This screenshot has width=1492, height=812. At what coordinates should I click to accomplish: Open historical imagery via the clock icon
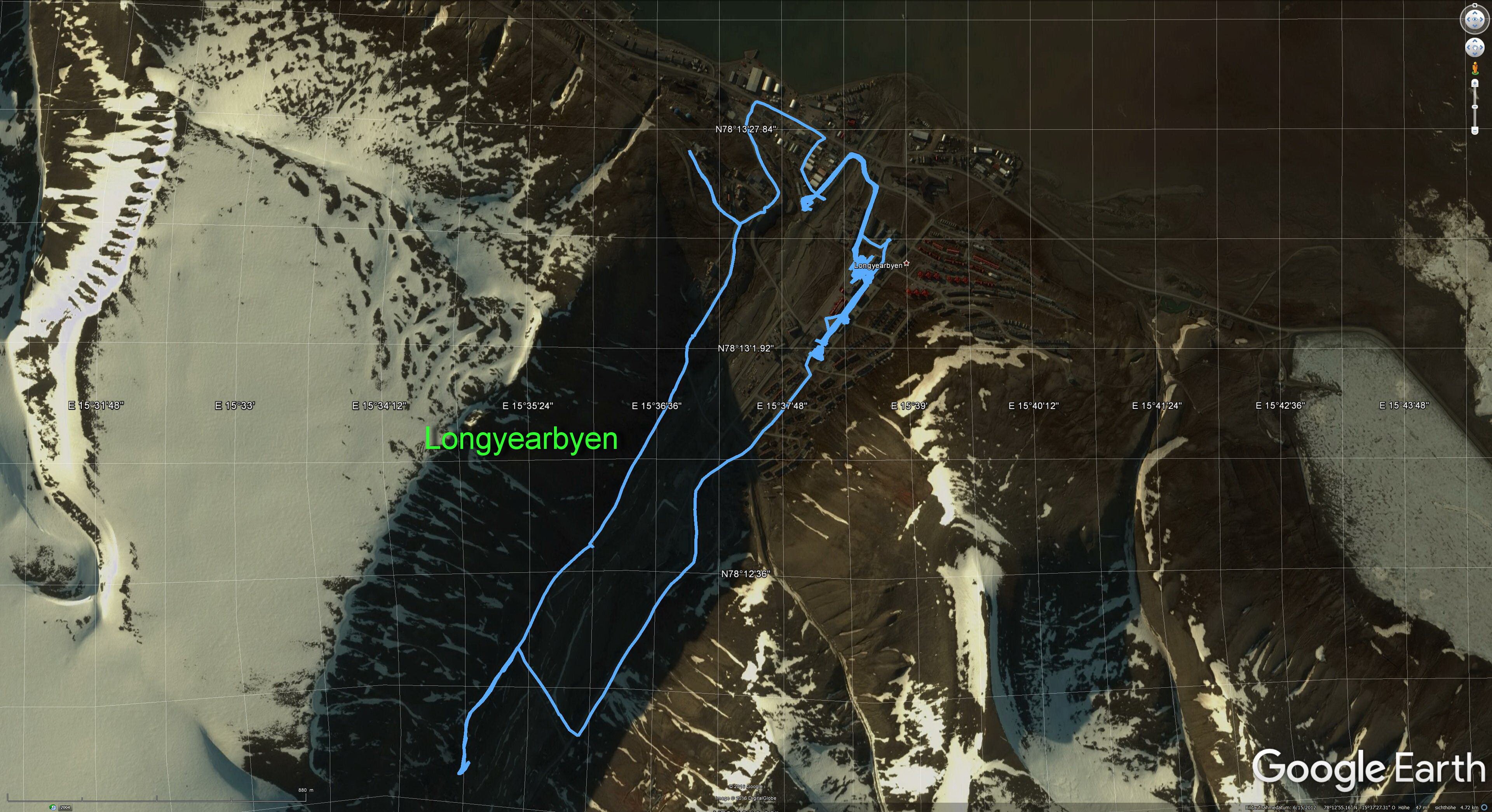point(53,807)
